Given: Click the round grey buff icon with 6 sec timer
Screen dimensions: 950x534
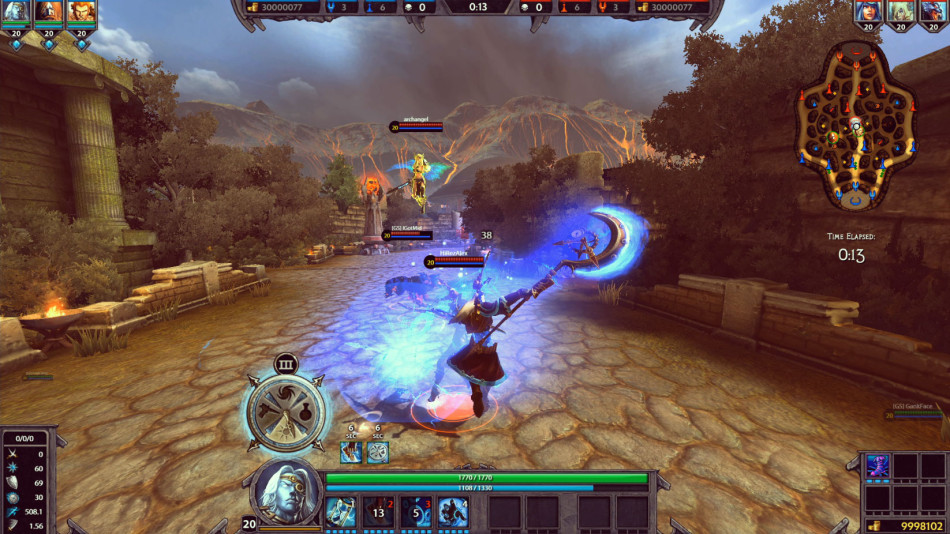Looking at the screenshot, I should (377, 452).
